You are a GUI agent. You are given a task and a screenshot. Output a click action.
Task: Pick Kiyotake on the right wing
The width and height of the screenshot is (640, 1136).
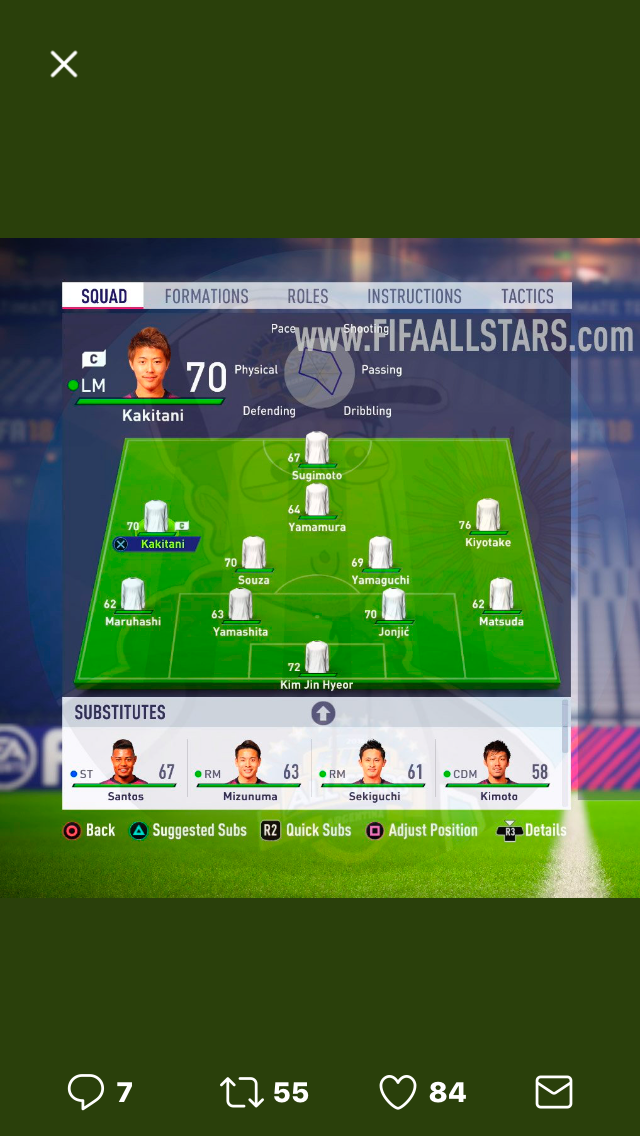coord(487,516)
